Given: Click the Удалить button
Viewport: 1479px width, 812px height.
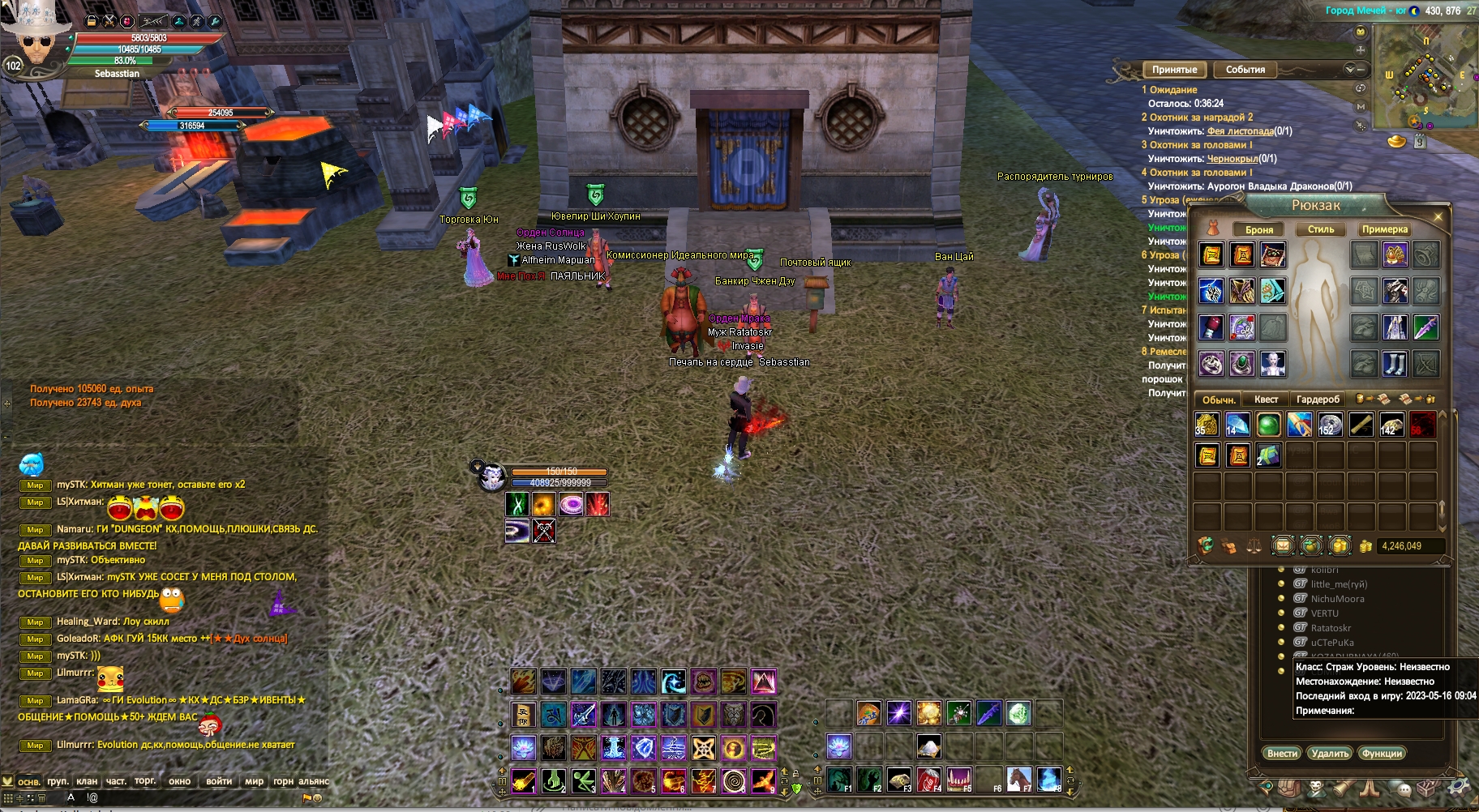Looking at the screenshot, I should [1330, 754].
